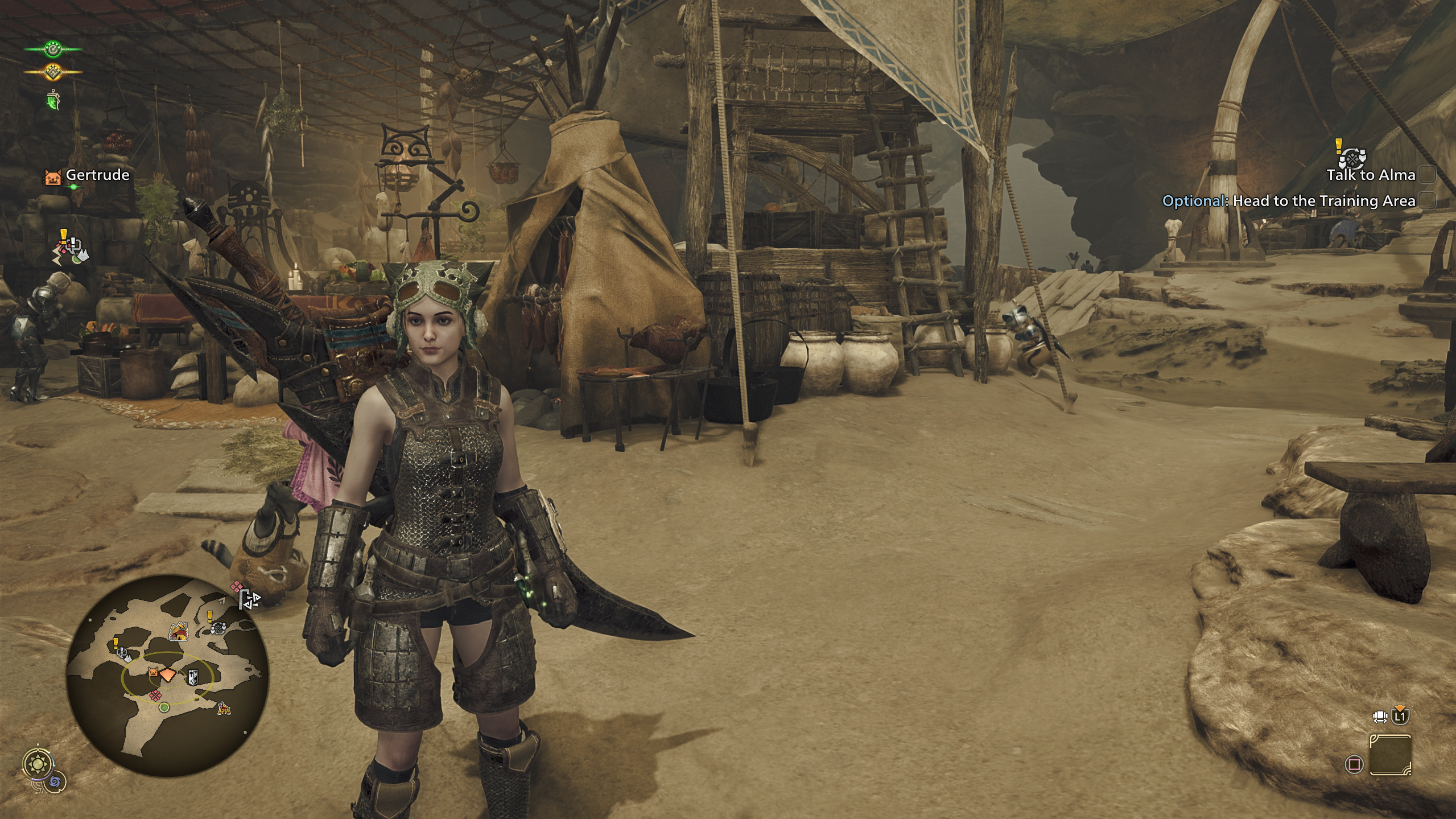Click the green dot marker on the minimap
The height and width of the screenshot is (819, 1456).
coord(164,707)
